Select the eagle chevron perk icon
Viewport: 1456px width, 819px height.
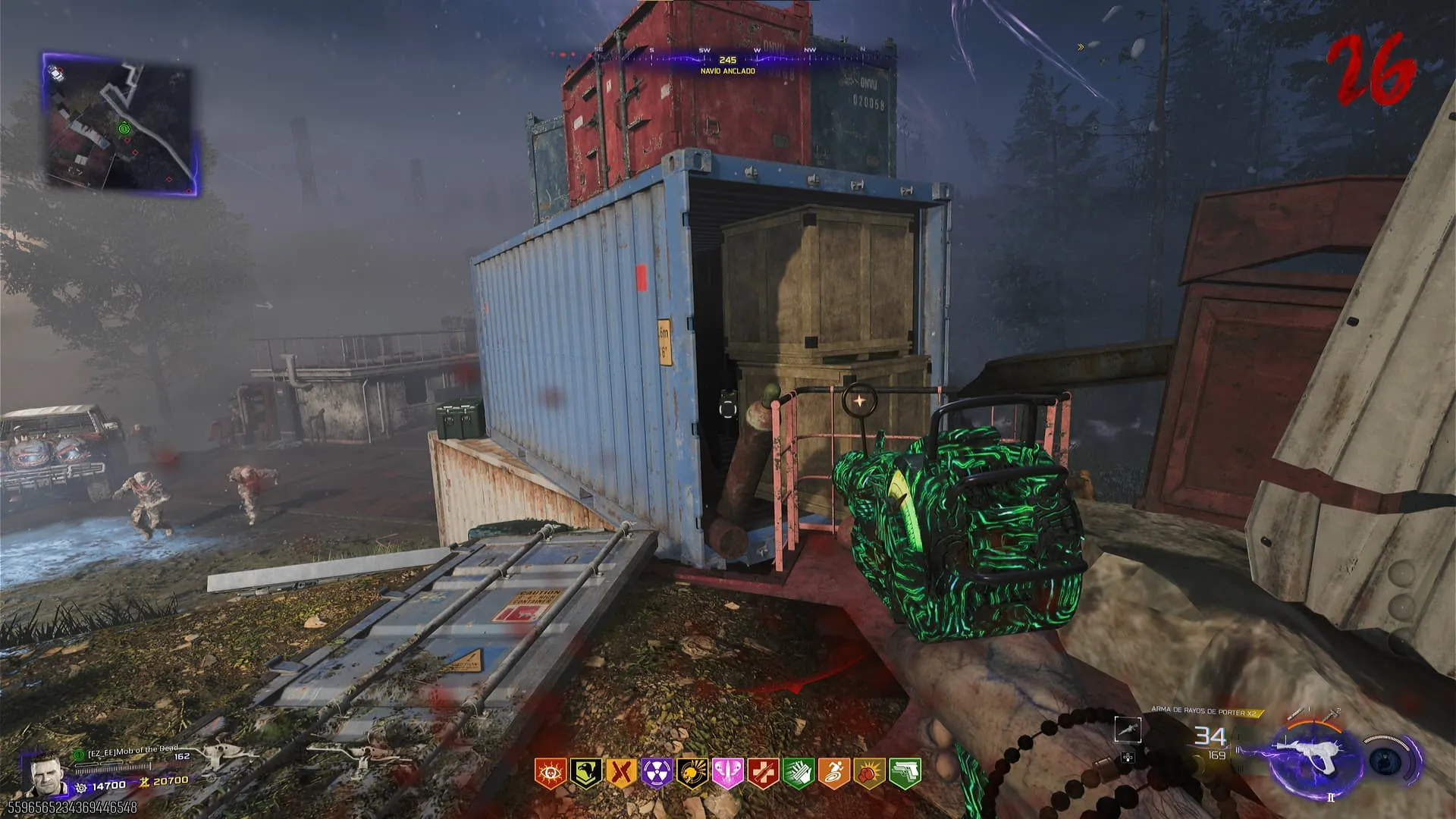(585, 773)
